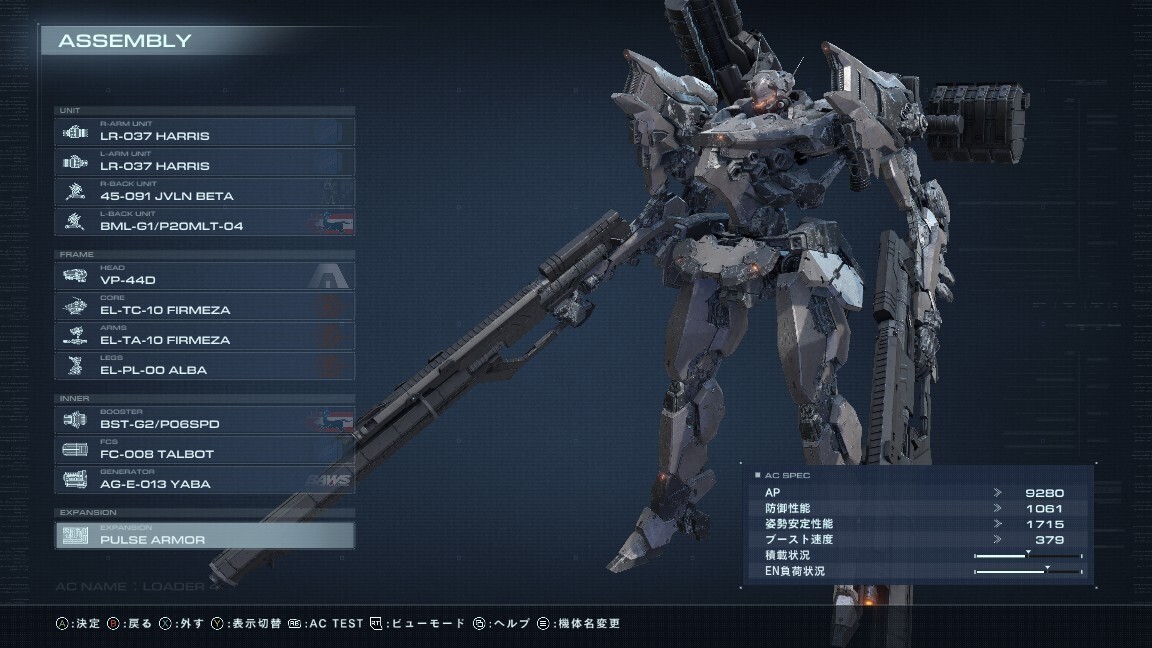Select the L-ARM UNIT LR-037 HARRIS slot
The image size is (1152, 648).
pos(204,162)
